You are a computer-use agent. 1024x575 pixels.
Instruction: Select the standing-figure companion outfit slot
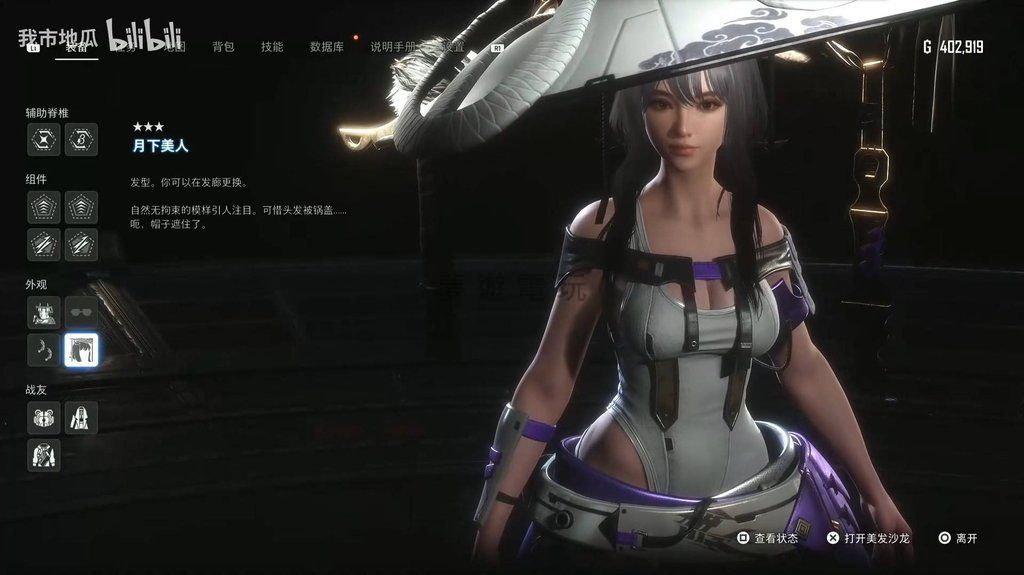point(81,418)
